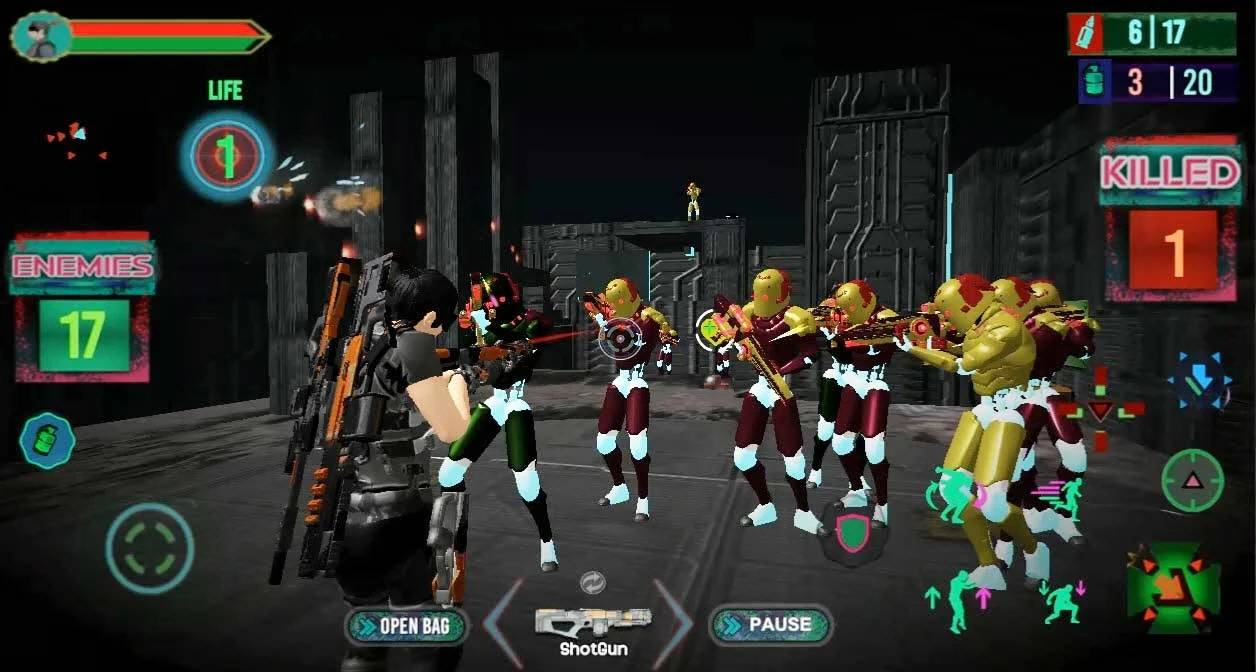Switch to the next weapon arrow

coord(673,623)
